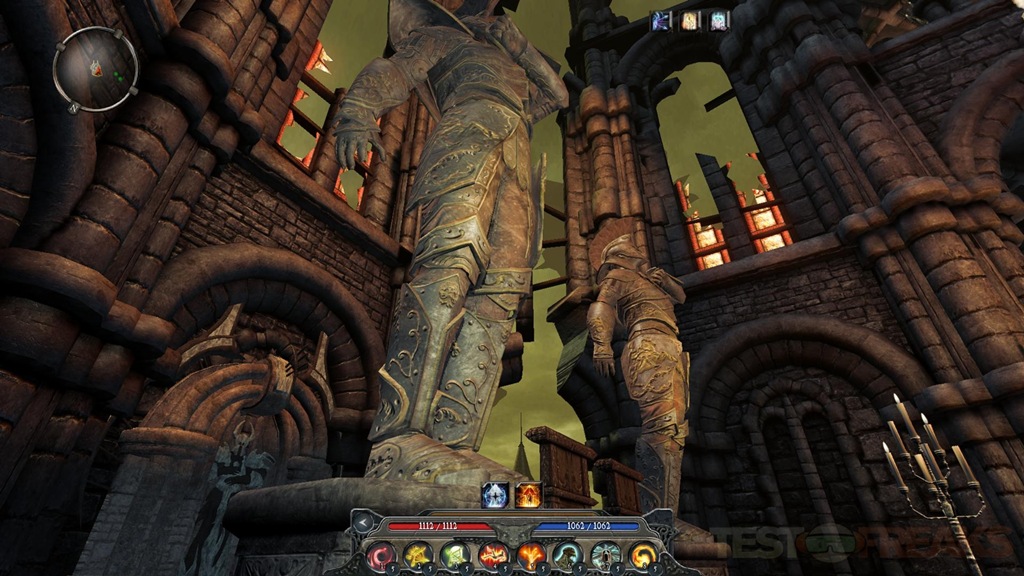Select the blue star shield buff icon
Image resolution: width=1024 pixels, height=576 pixels.
[494, 494]
